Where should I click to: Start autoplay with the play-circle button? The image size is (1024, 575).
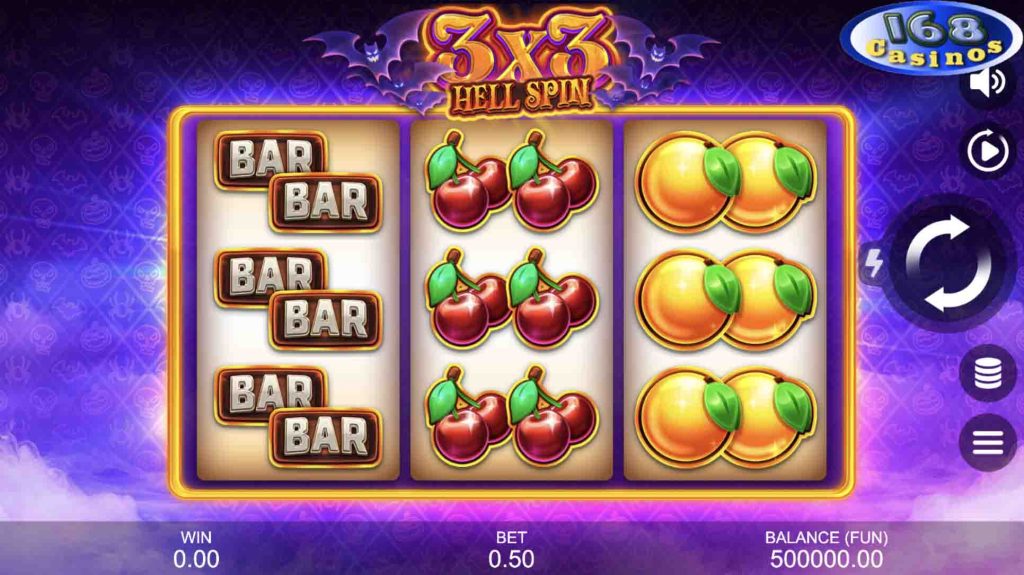coord(988,152)
